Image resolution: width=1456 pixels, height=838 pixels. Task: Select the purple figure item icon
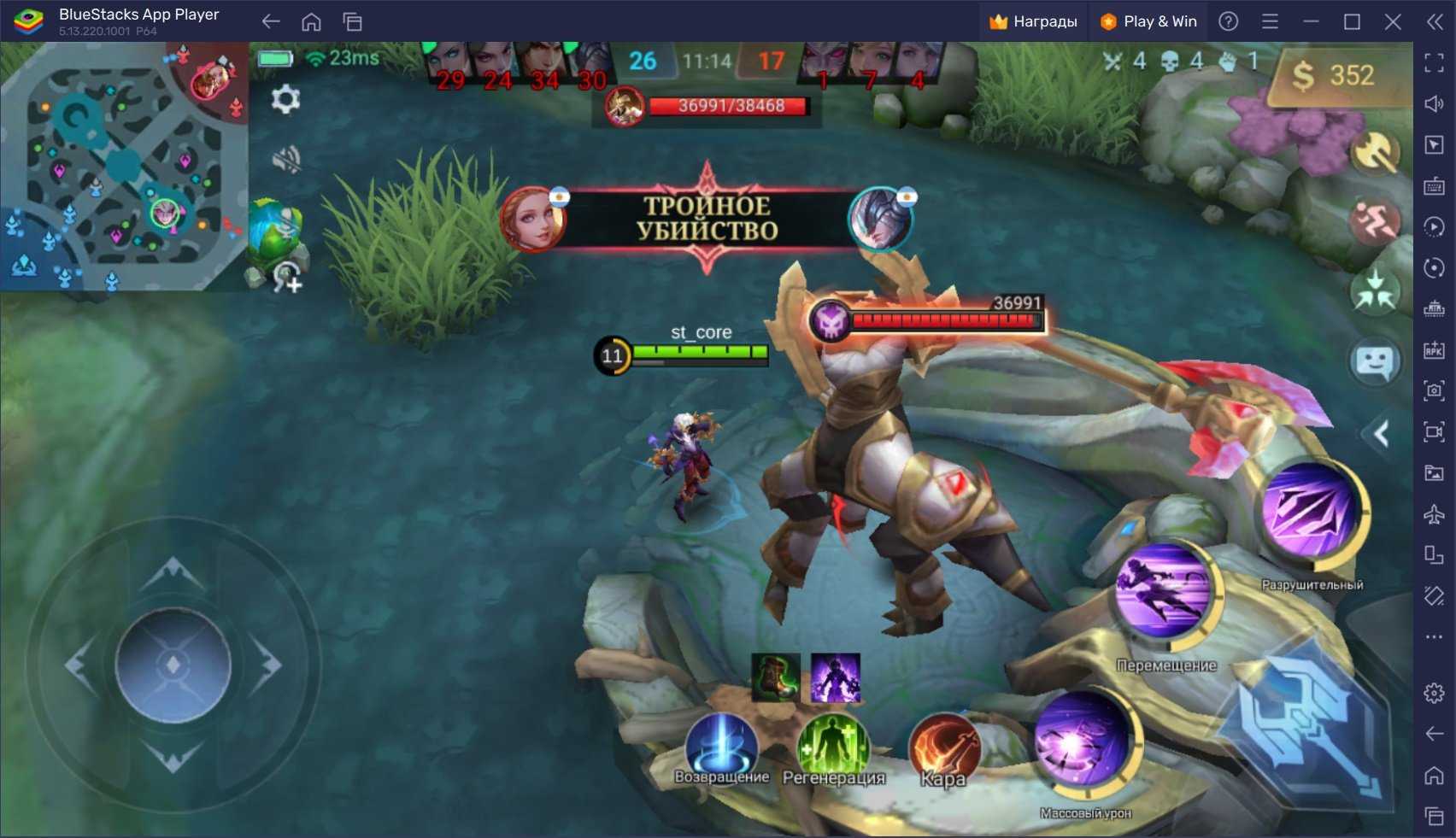[x=835, y=677]
